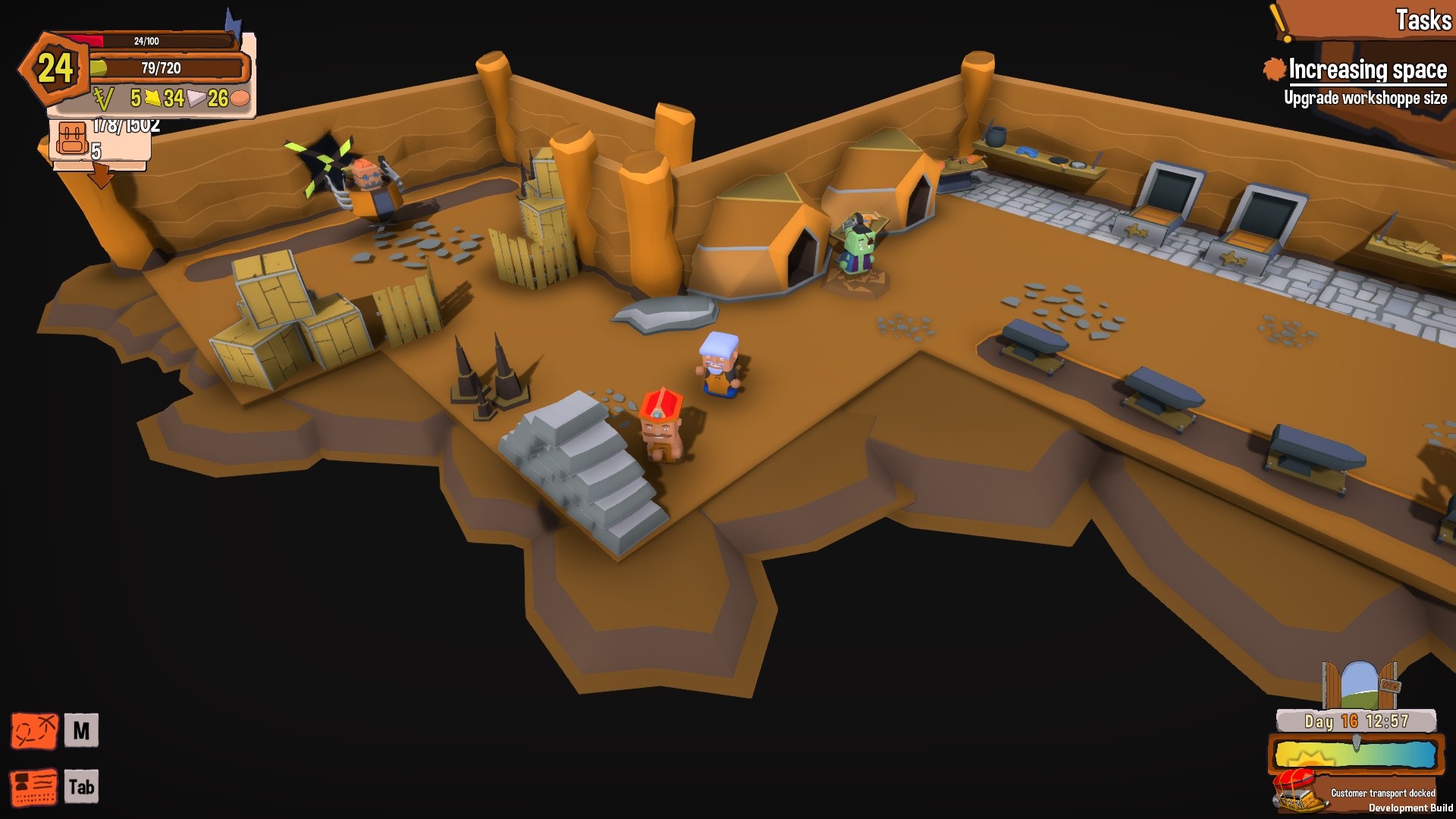Image resolution: width=1456 pixels, height=819 pixels.
Task: Select the gray triangle resource icon
Action: [196, 98]
